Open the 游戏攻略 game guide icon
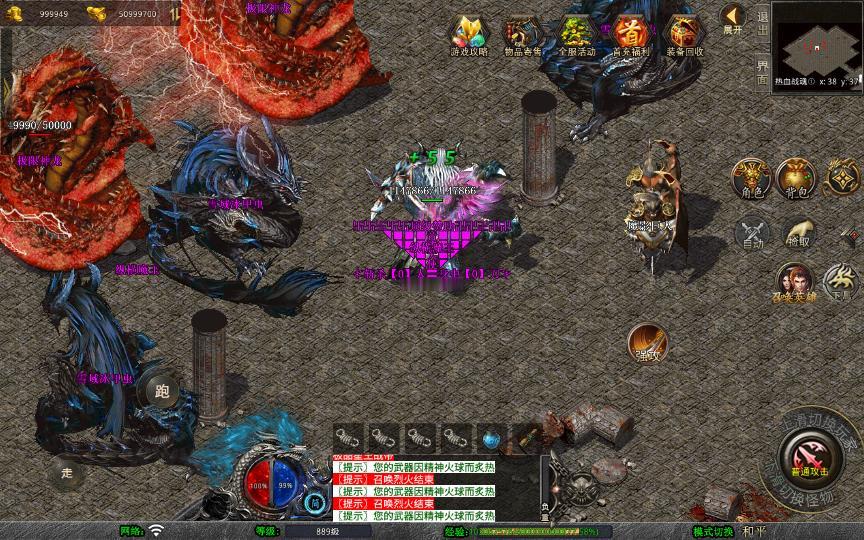 click(466, 34)
